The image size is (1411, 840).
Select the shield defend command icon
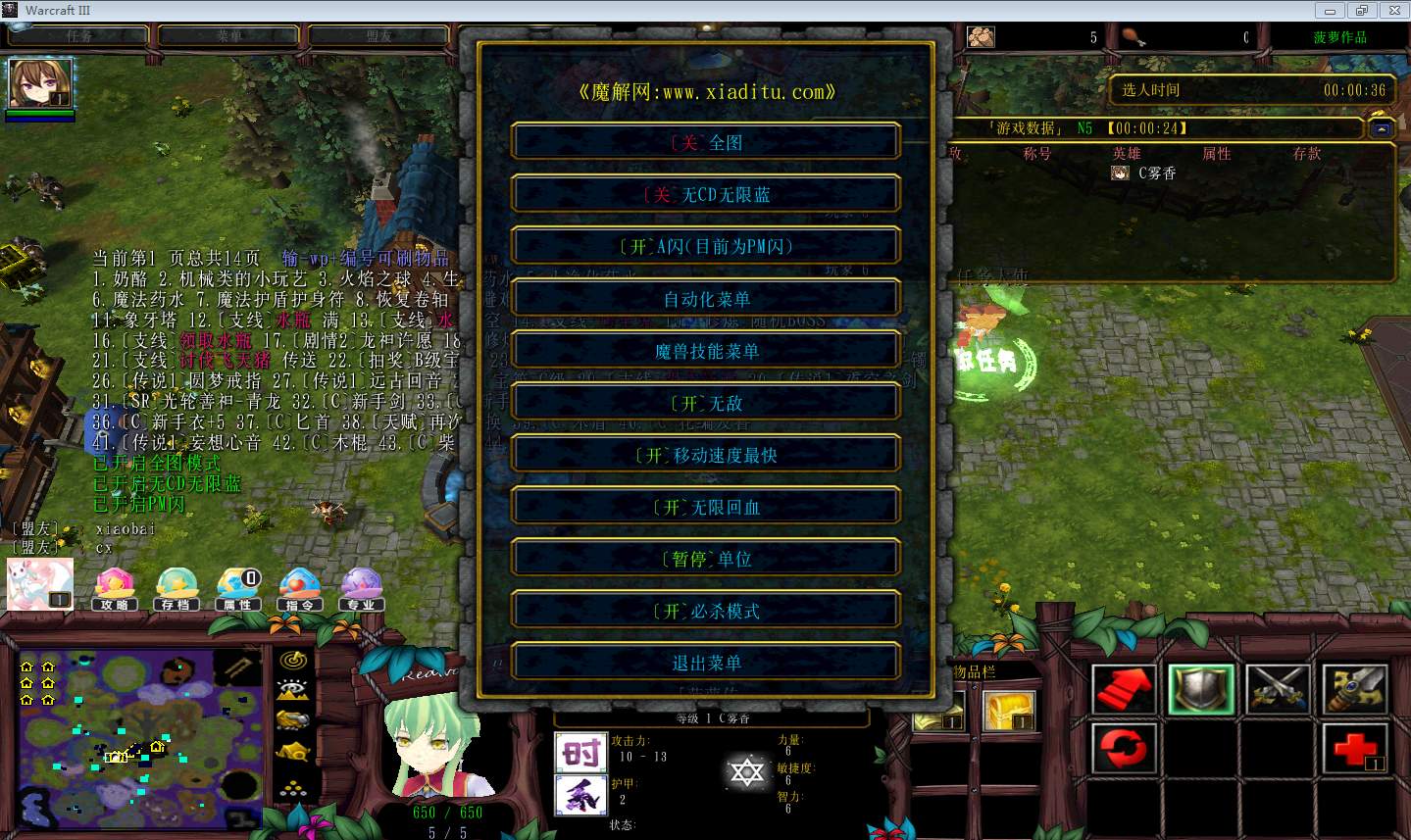coord(1201,687)
